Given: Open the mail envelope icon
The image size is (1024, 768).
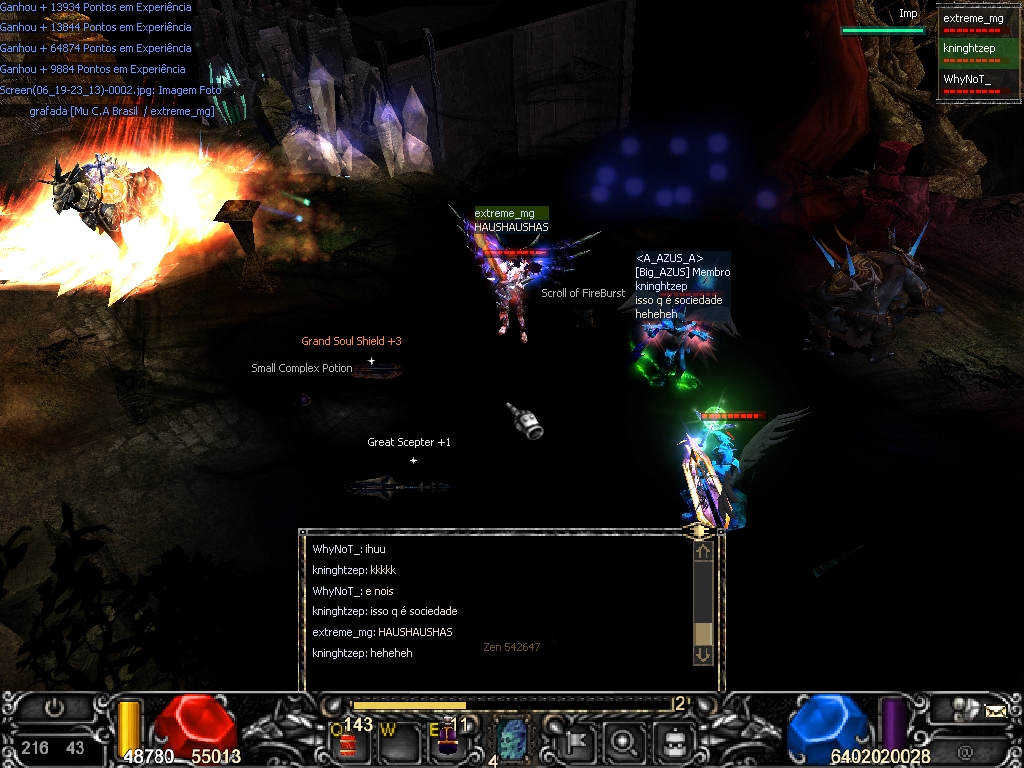Looking at the screenshot, I should pos(995,711).
